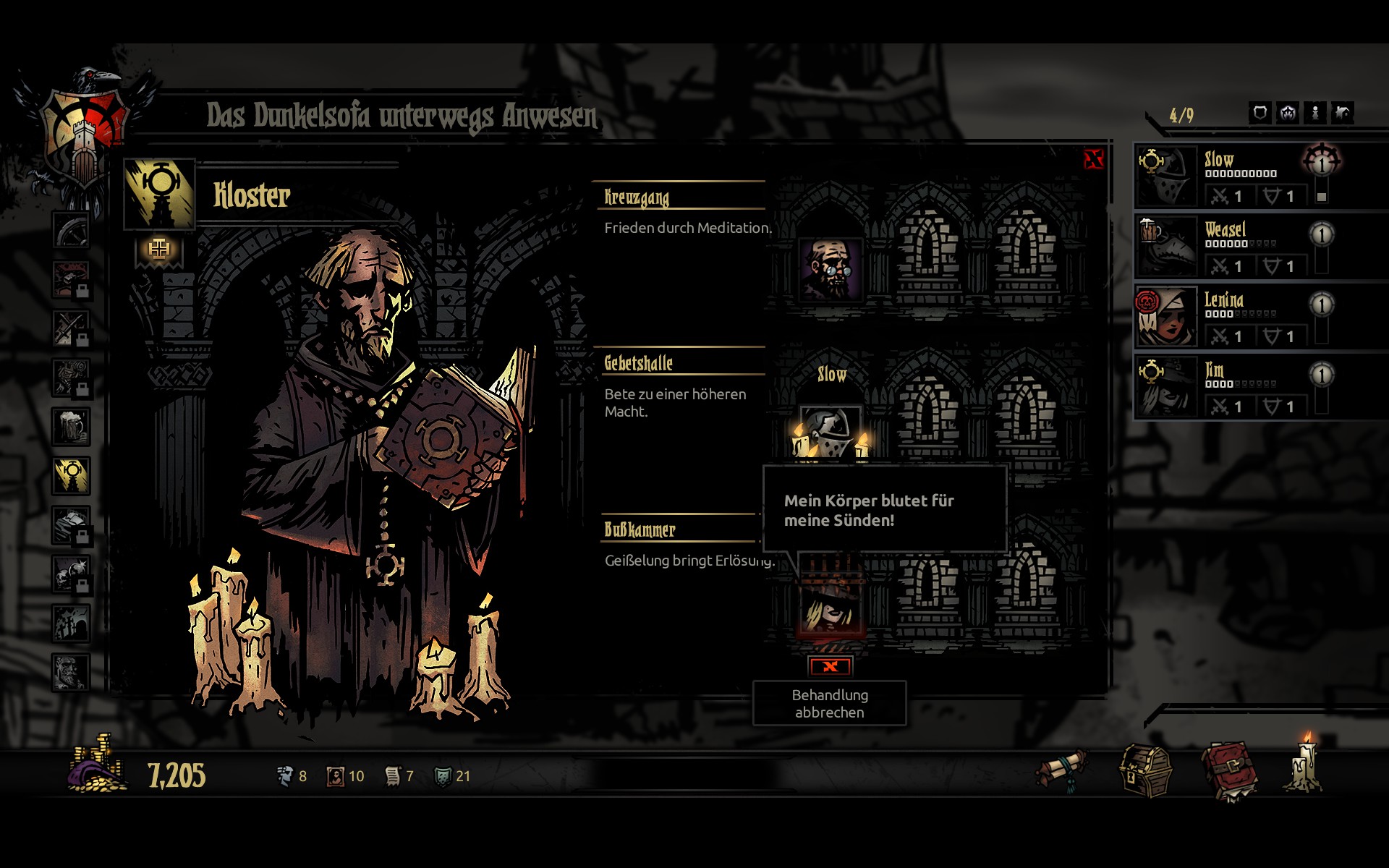Open the red journal book
This screenshot has width=1389, height=868.
click(1229, 771)
